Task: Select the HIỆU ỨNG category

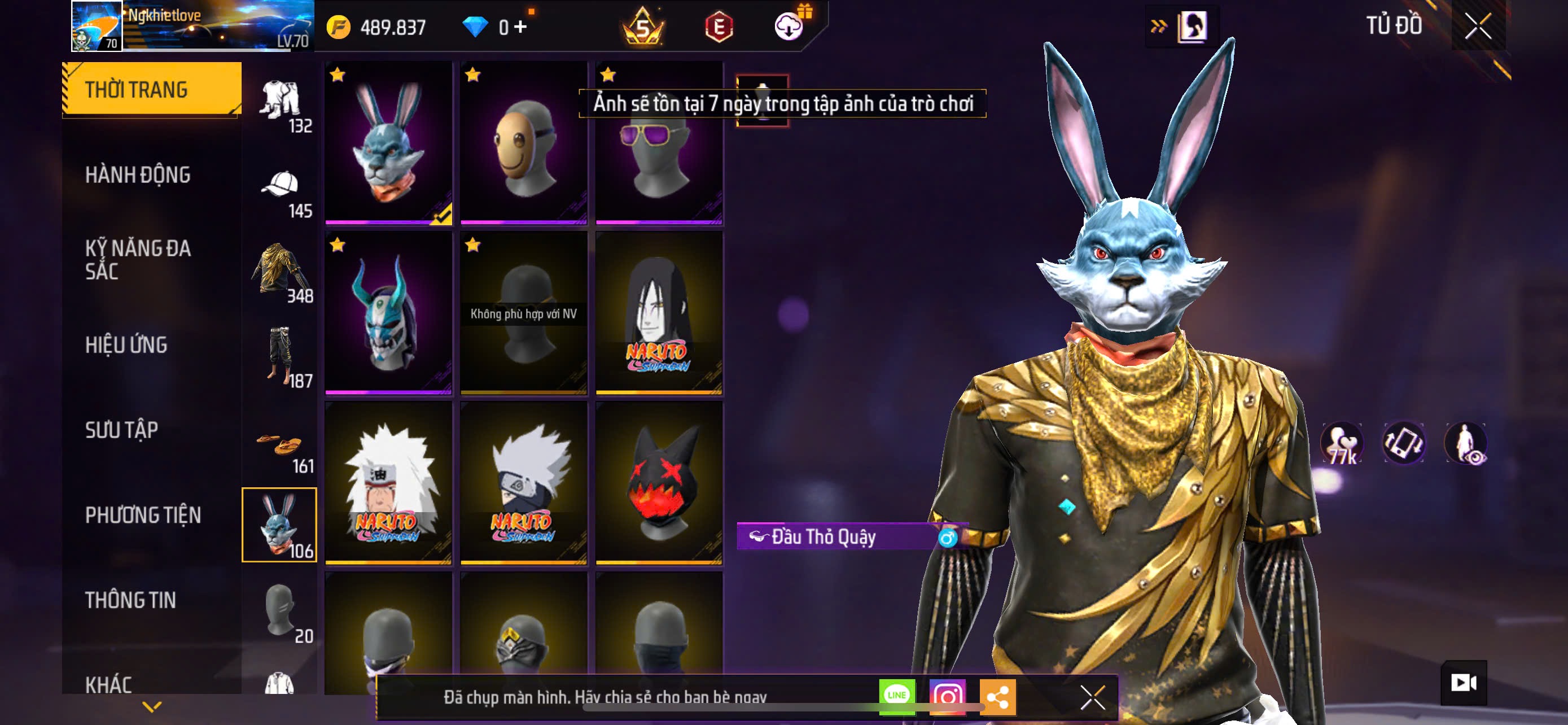Action: pos(126,345)
